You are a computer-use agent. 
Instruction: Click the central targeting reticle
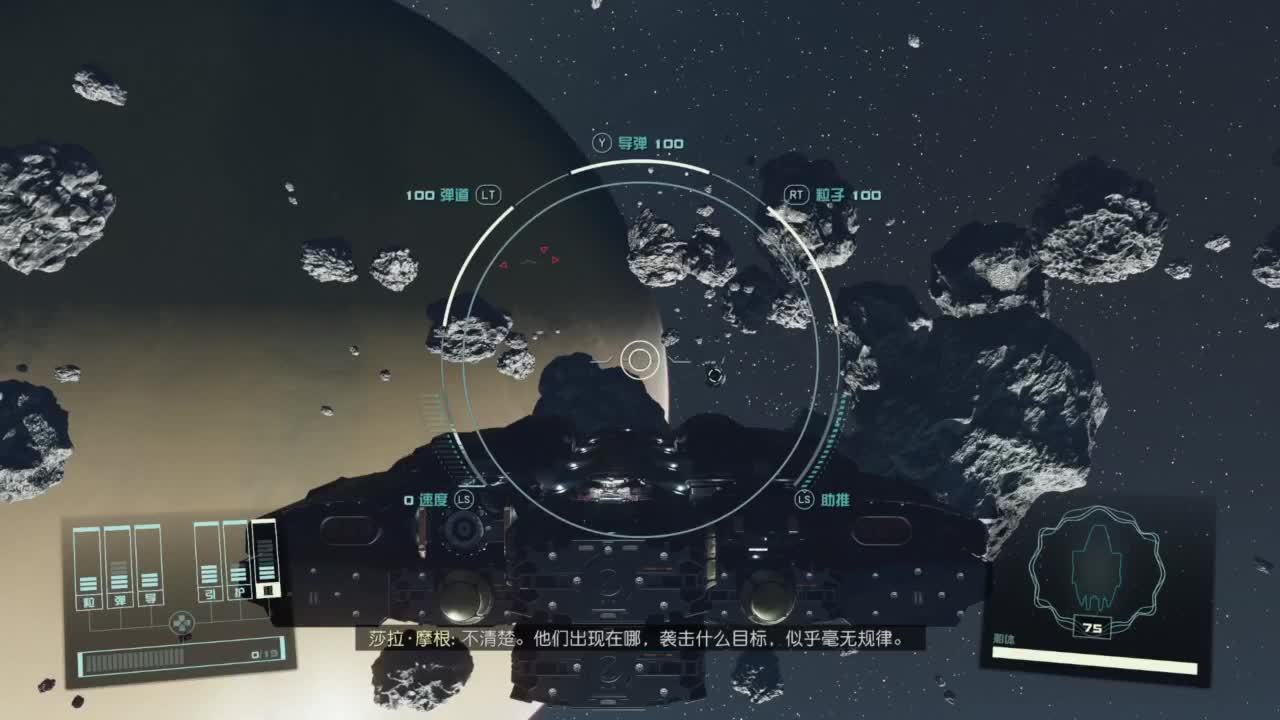pos(640,357)
